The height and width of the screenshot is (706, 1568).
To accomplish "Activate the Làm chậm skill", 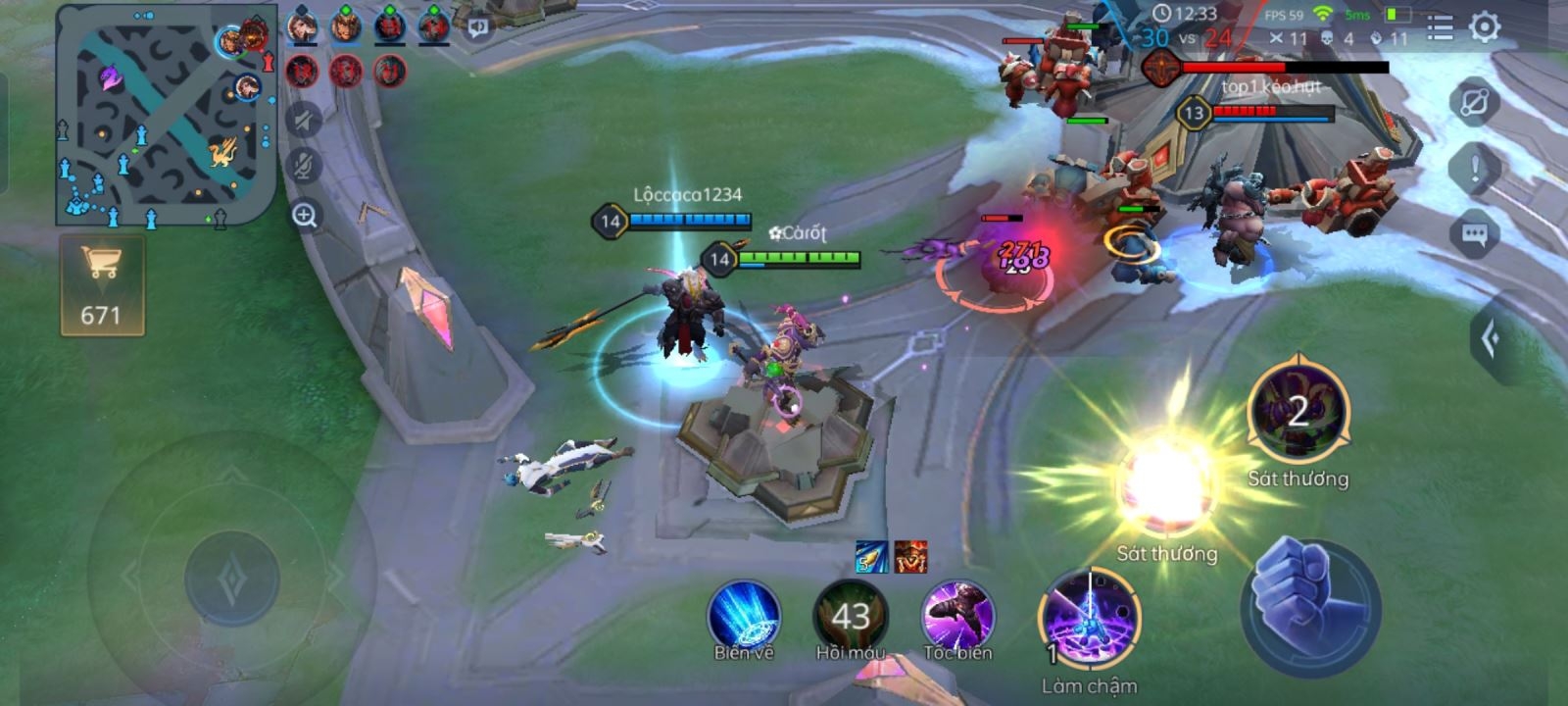I will pos(1088,620).
